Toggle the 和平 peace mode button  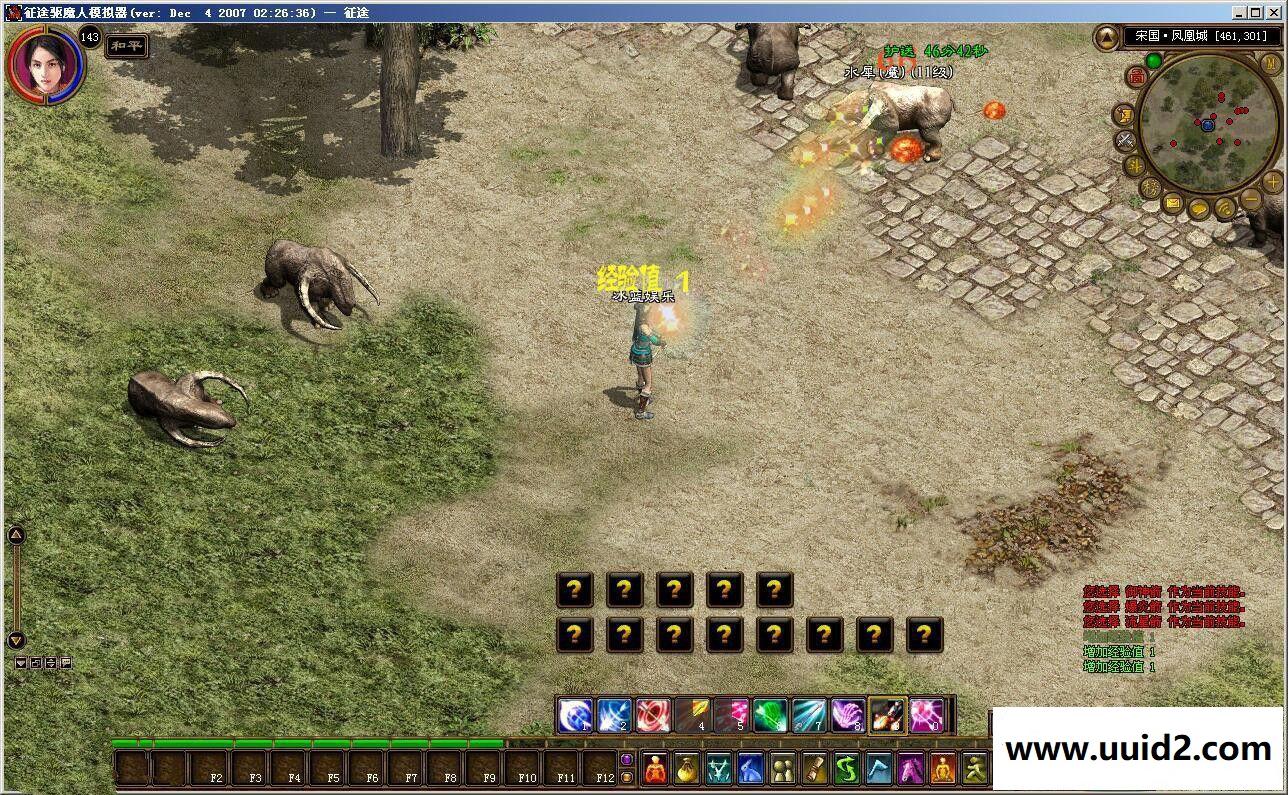coord(126,45)
